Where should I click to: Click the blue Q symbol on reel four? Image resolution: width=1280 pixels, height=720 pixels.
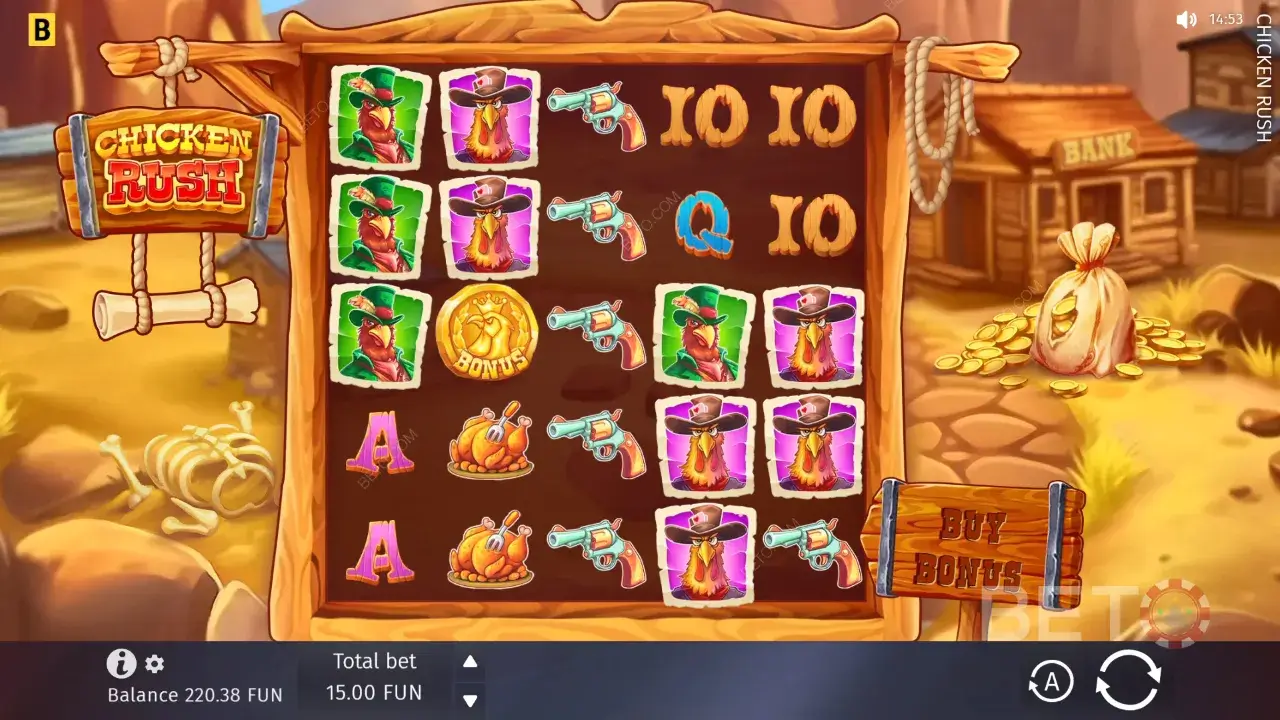pyautogui.click(x=704, y=226)
